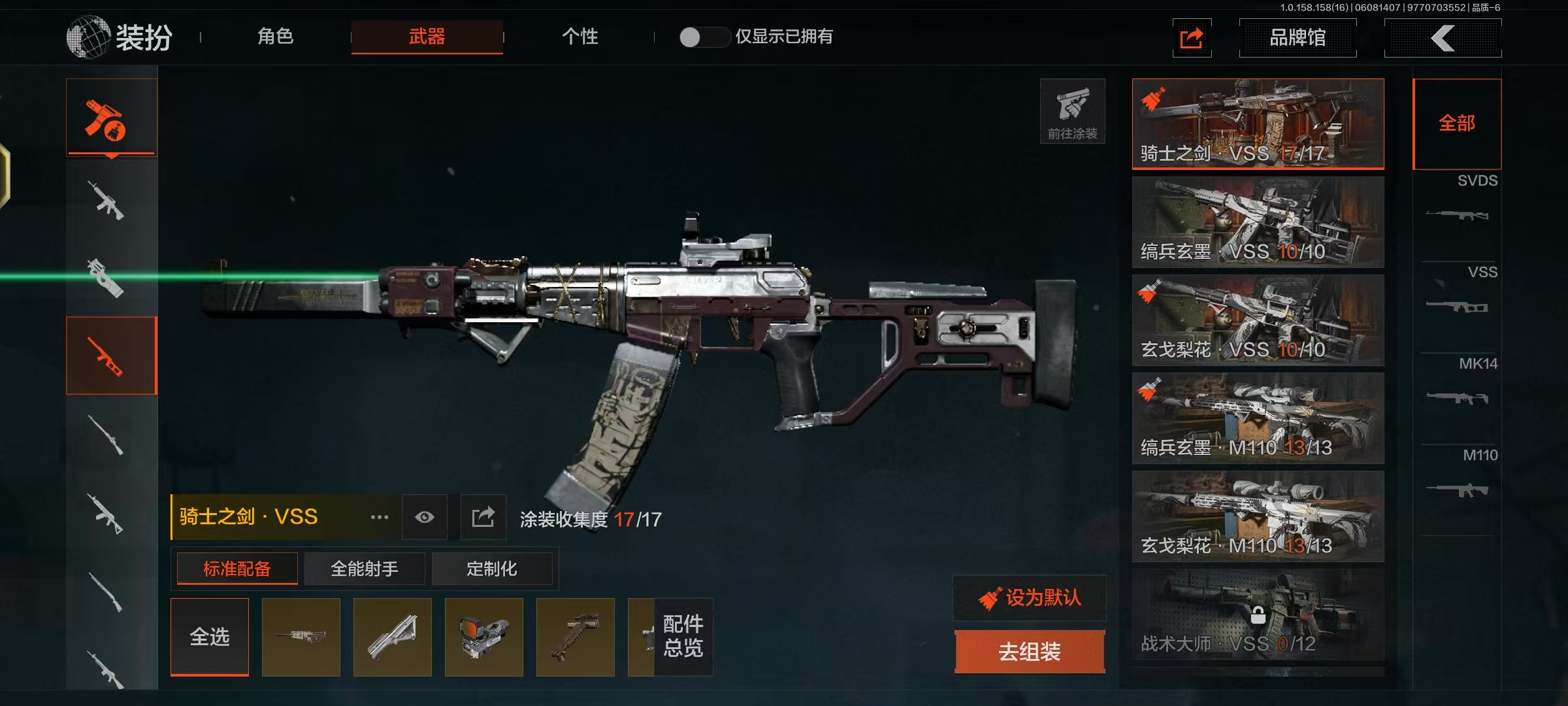Toggle 仅显示已拥有 switch

pos(704,37)
